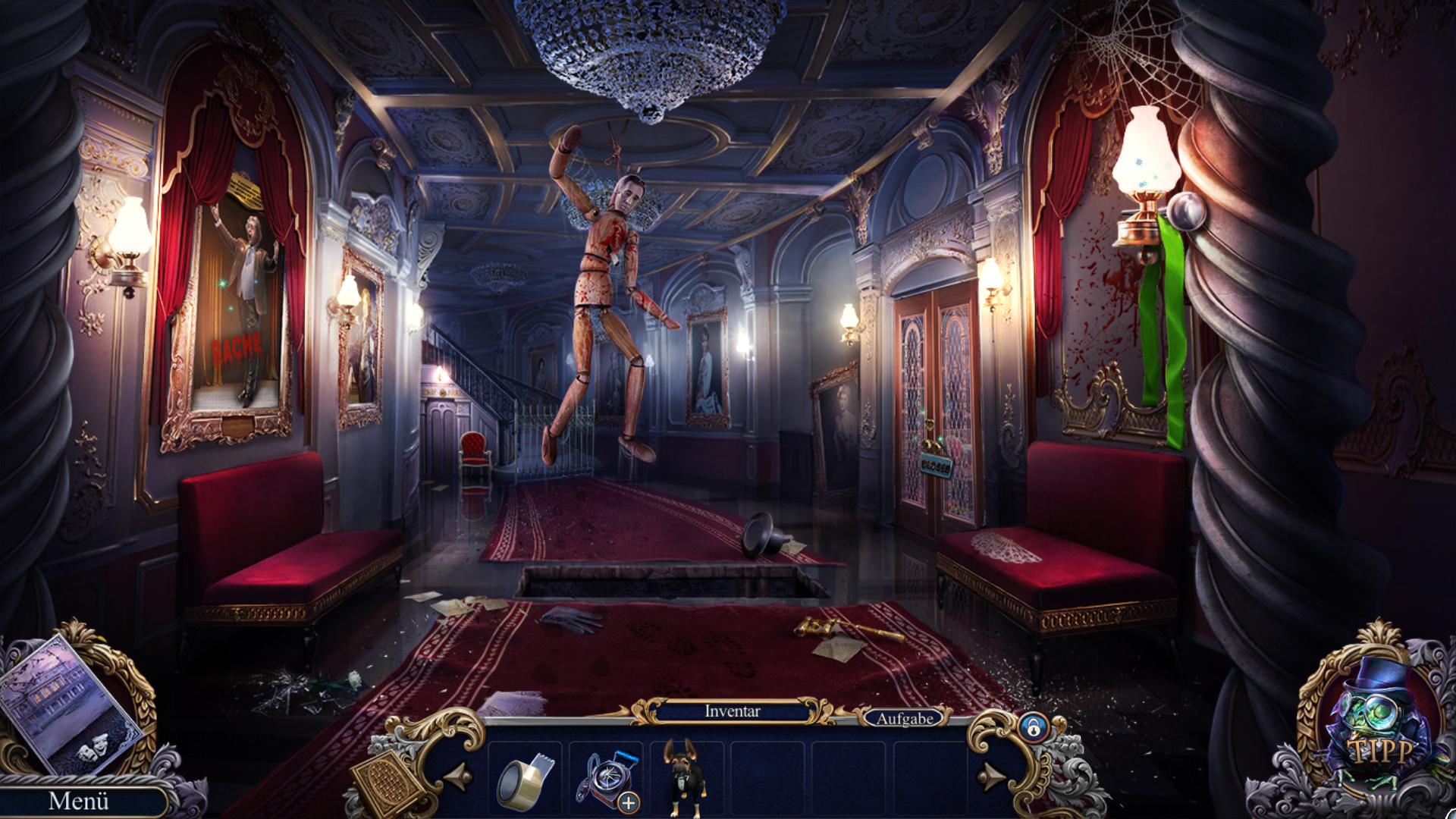1456x819 pixels.
Task: Show next inventory items with right arrow
Action: click(992, 775)
